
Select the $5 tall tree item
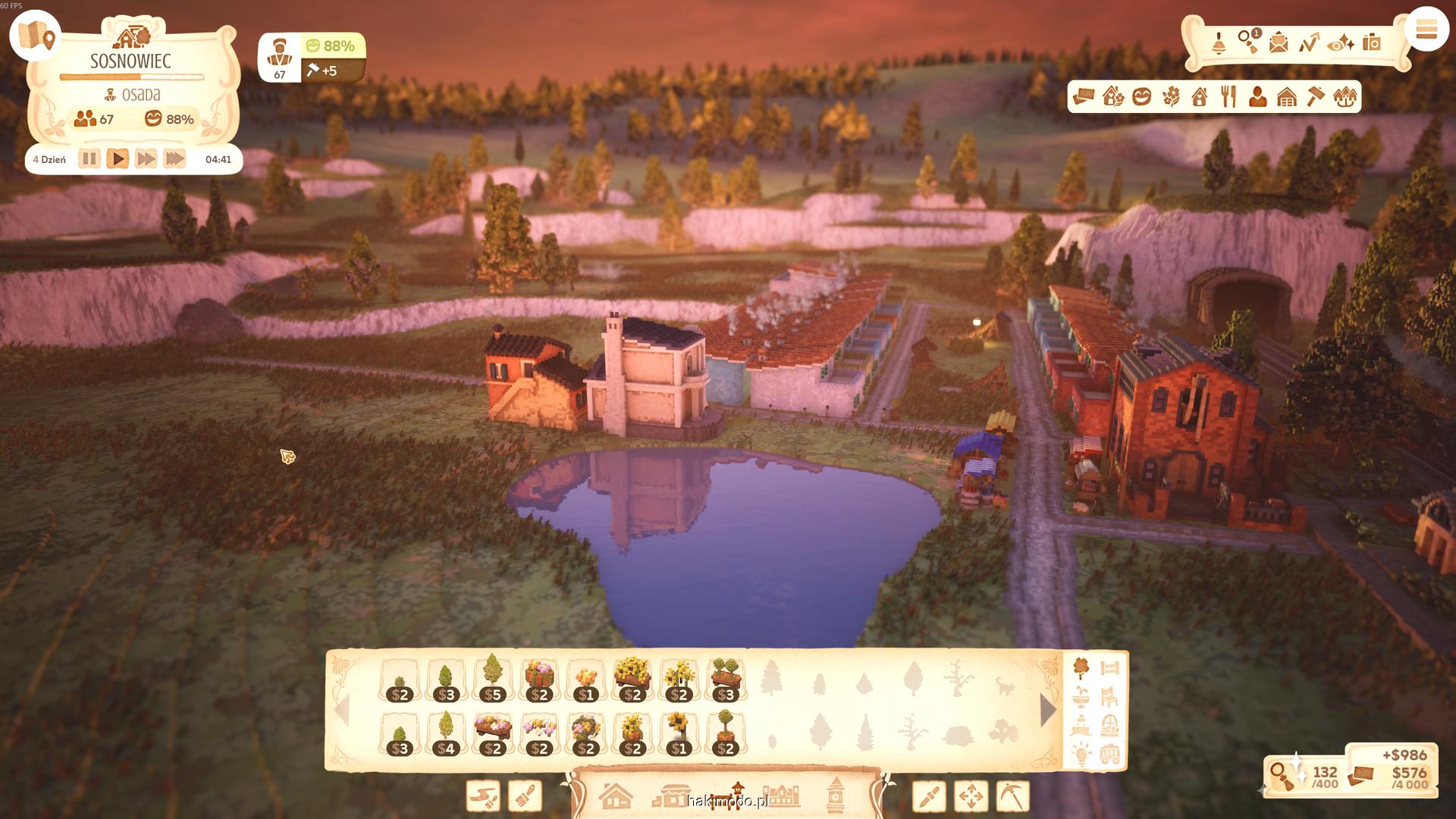pyautogui.click(x=493, y=679)
